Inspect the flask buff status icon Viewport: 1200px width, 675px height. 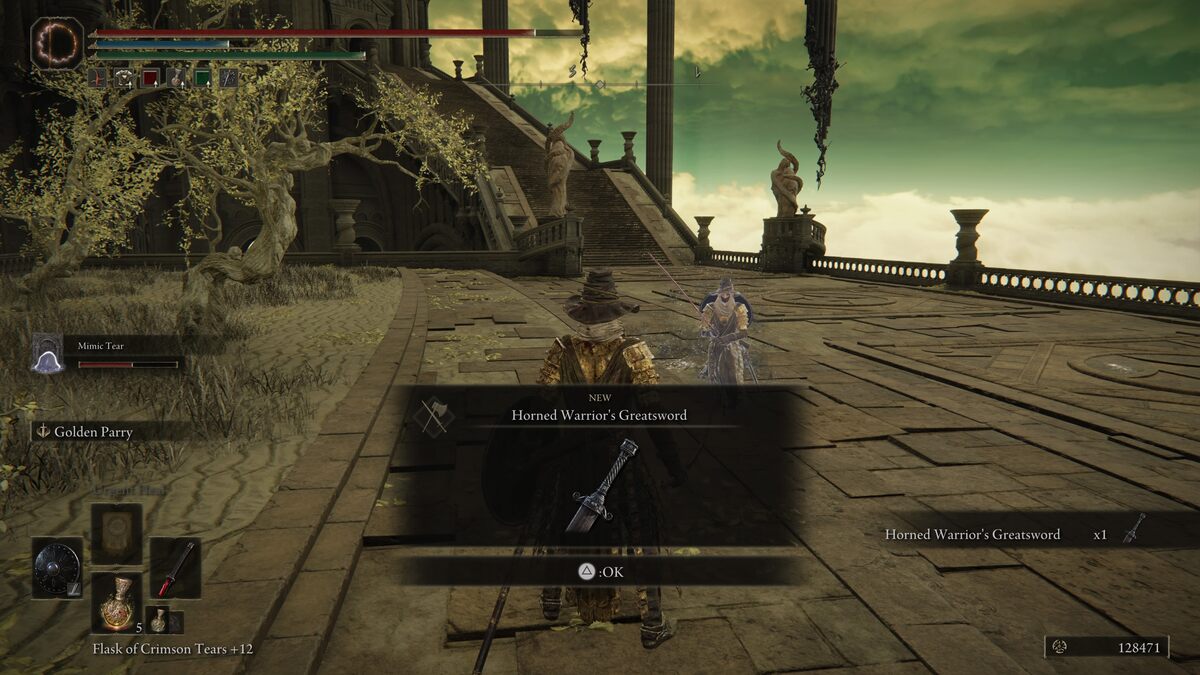[176, 77]
